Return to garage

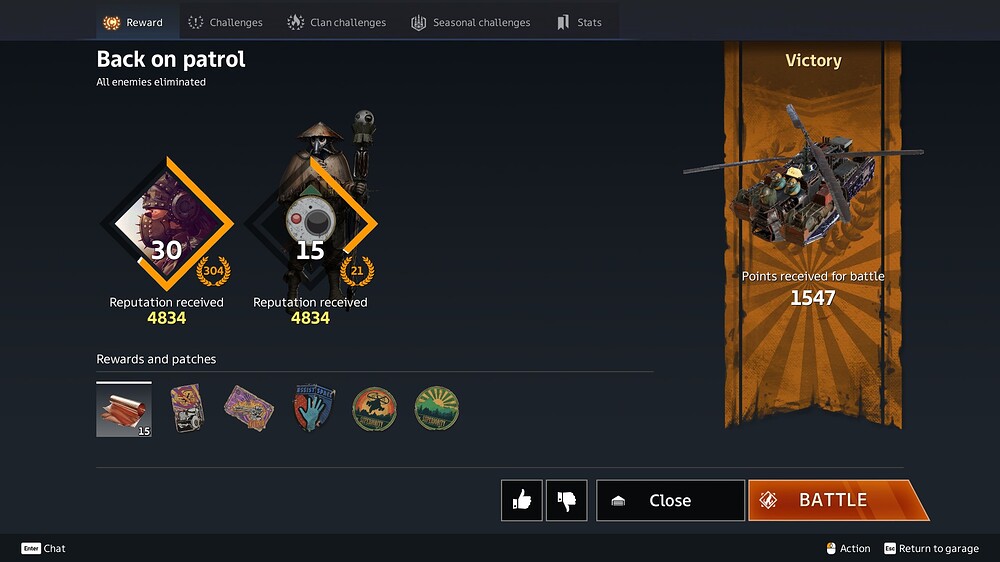coord(930,548)
